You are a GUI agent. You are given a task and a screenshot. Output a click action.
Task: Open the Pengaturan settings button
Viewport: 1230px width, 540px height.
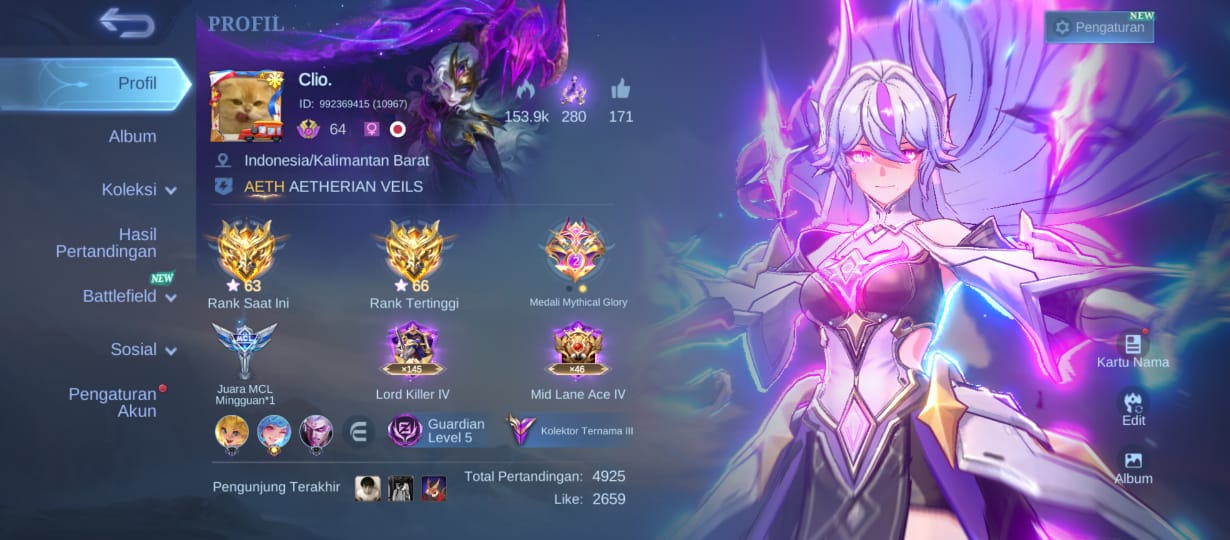(1099, 27)
